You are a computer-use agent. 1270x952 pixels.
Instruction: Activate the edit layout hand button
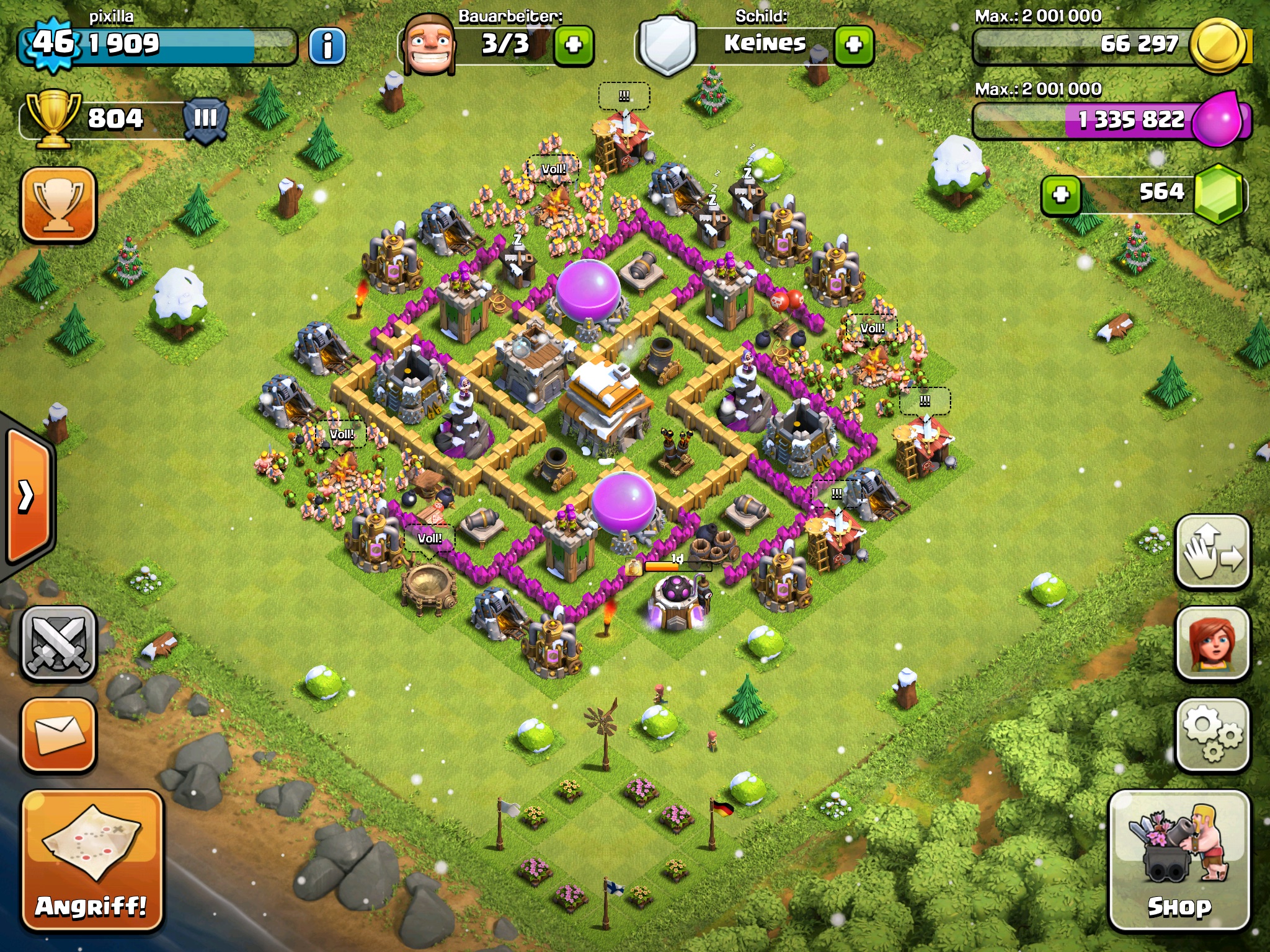click(1212, 552)
